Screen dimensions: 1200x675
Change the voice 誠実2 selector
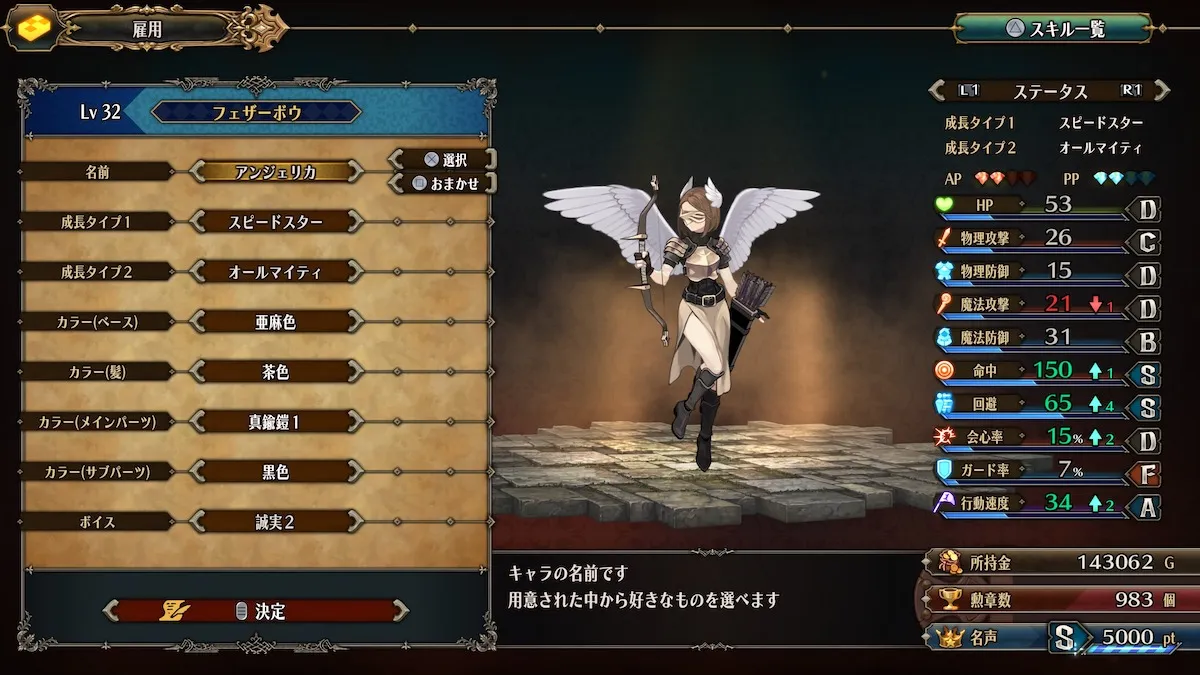275,522
